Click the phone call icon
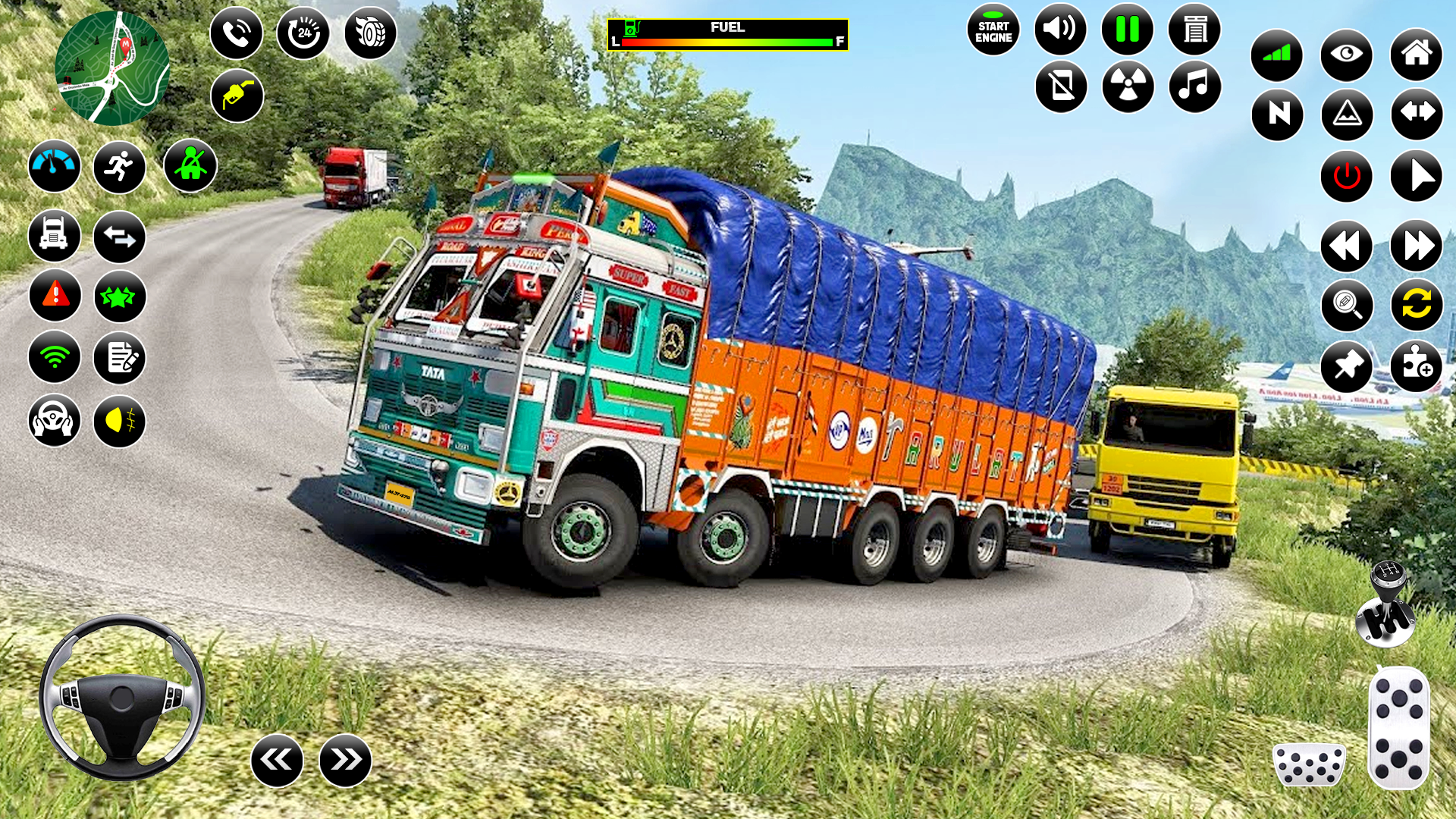This screenshot has width=1456, height=819. (x=236, y=33)
